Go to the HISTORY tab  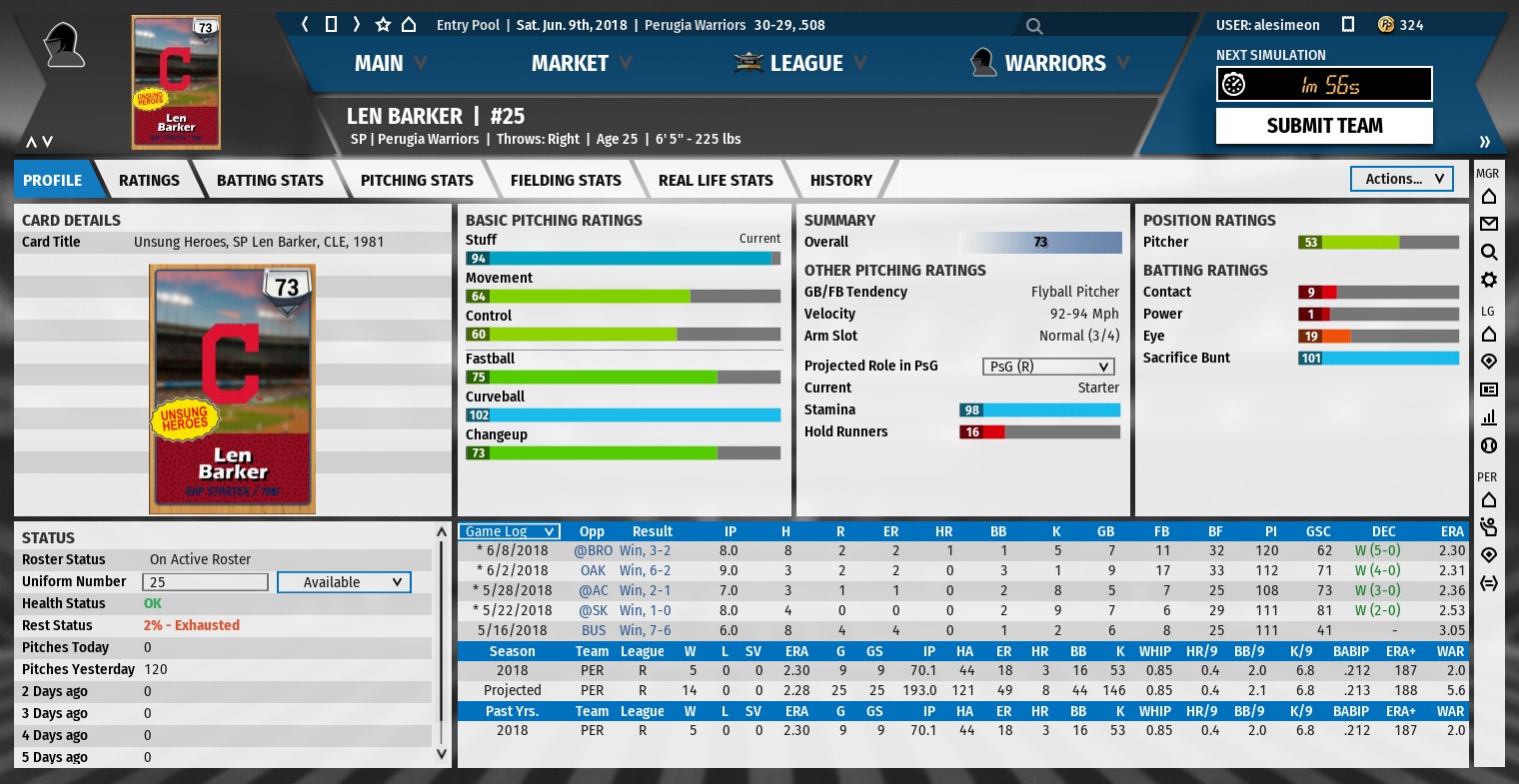(841, 181)
